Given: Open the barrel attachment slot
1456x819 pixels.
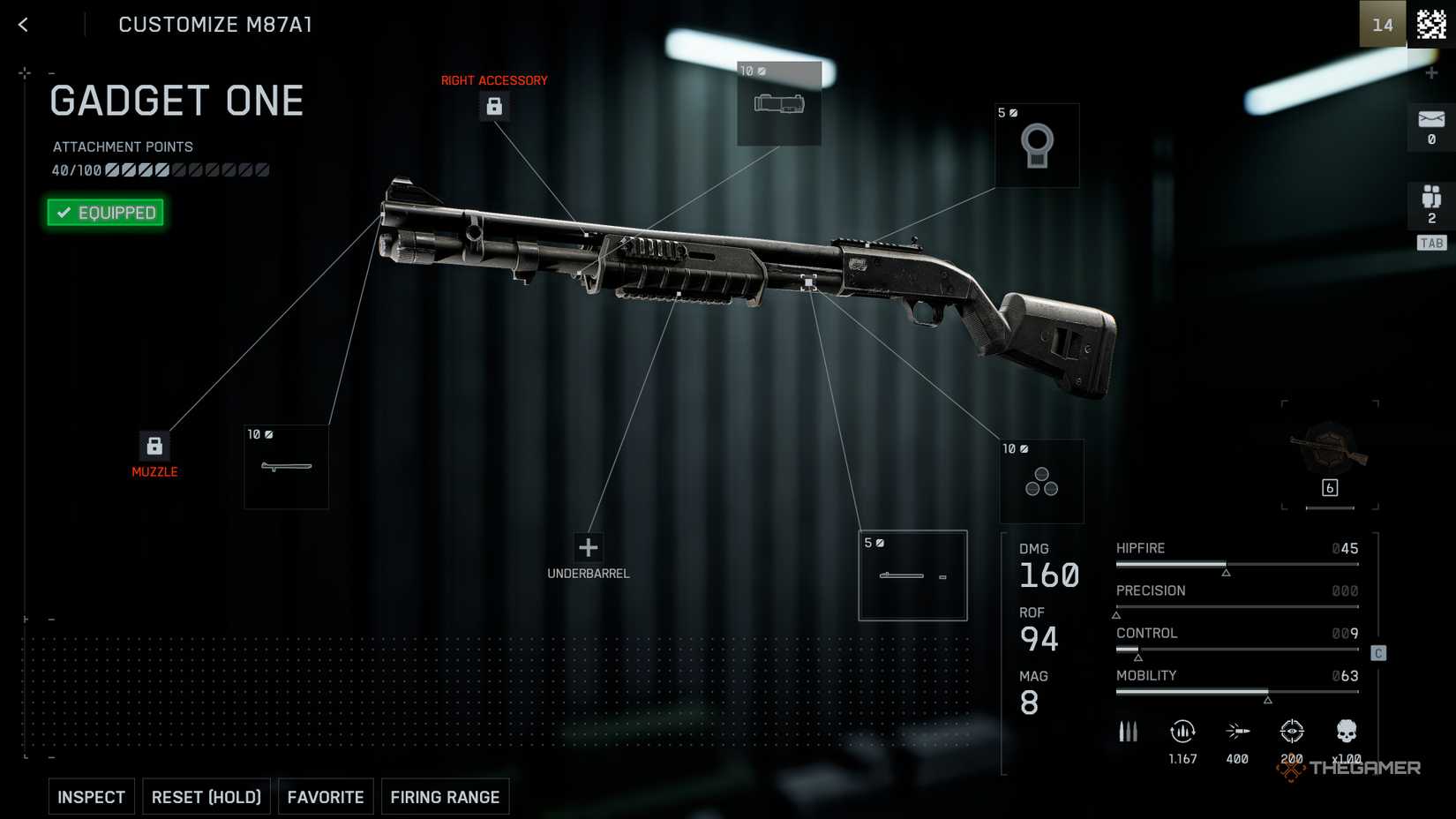Looking at the screenshot, I should pyautogui.click(x=286, y=467).
